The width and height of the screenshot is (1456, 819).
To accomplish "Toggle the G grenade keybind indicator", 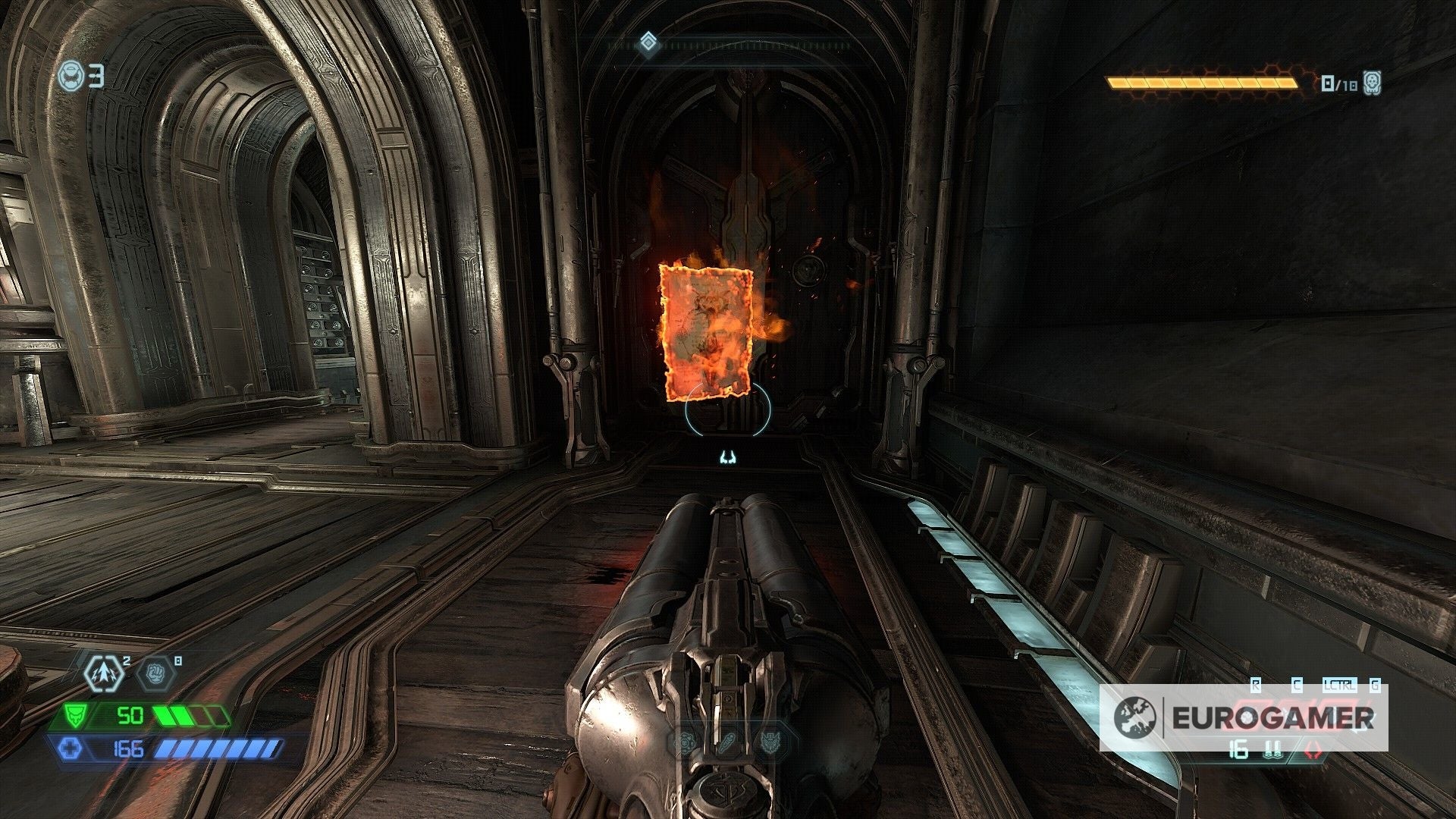I will [1375, 685].
